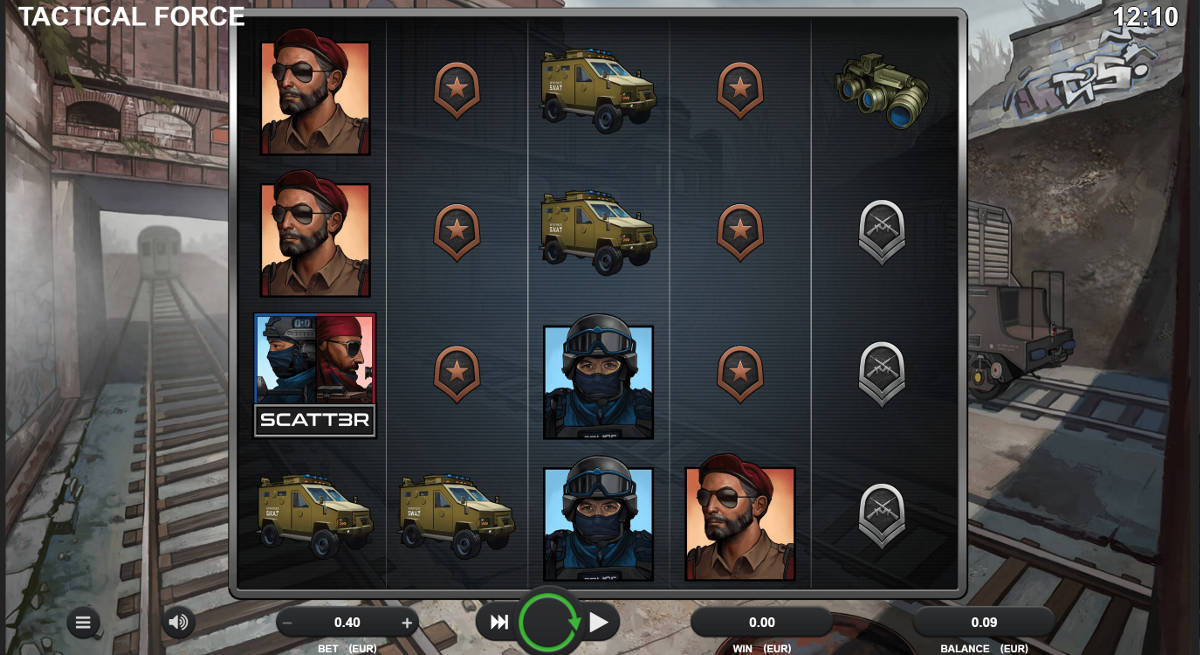Decrease the bet with the minus button

(x=288, y=623)
